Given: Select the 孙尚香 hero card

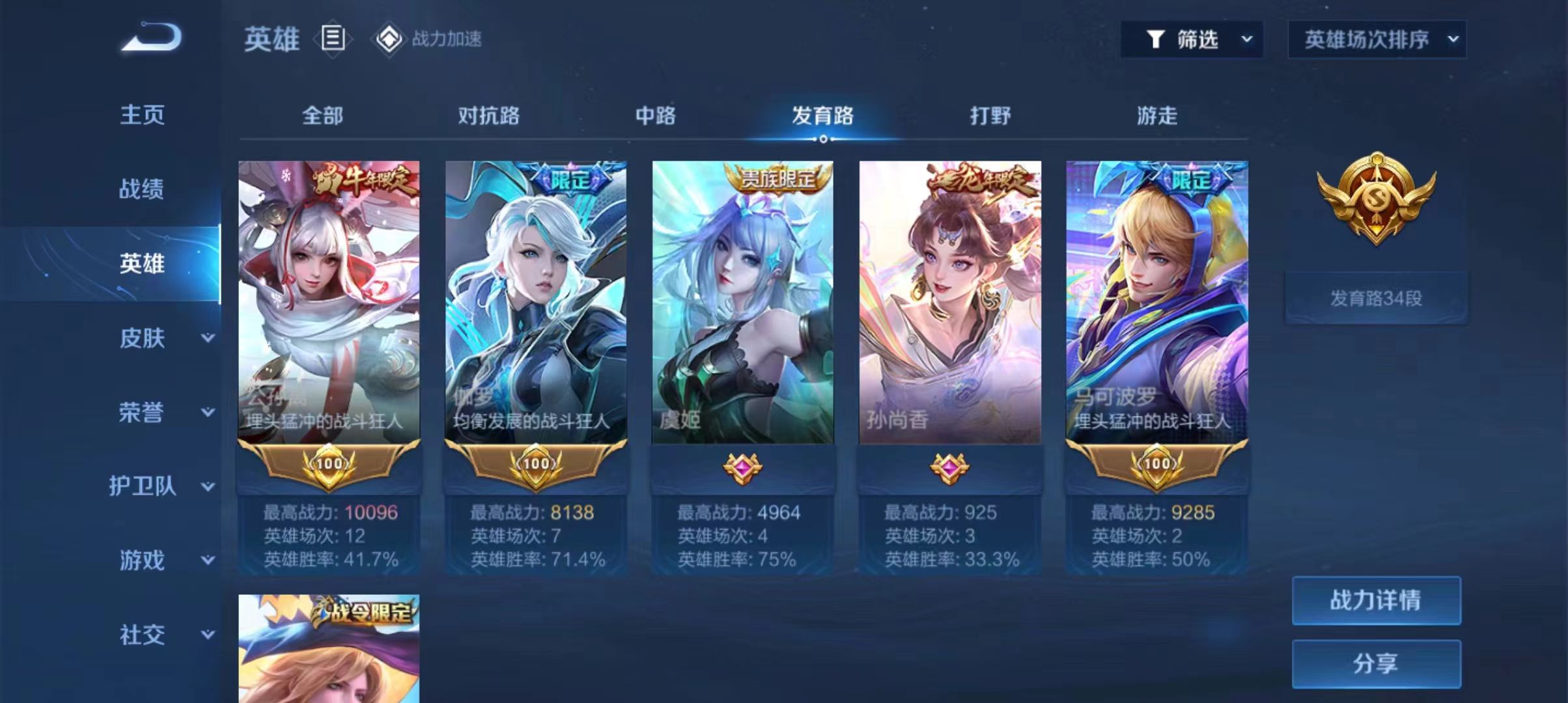Looking at the screenshot, I should click(x=949, y=303).
